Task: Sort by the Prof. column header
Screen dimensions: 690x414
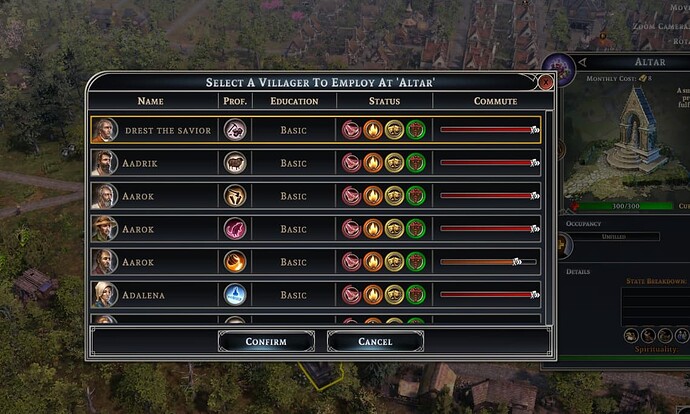Action: [233, 101]
